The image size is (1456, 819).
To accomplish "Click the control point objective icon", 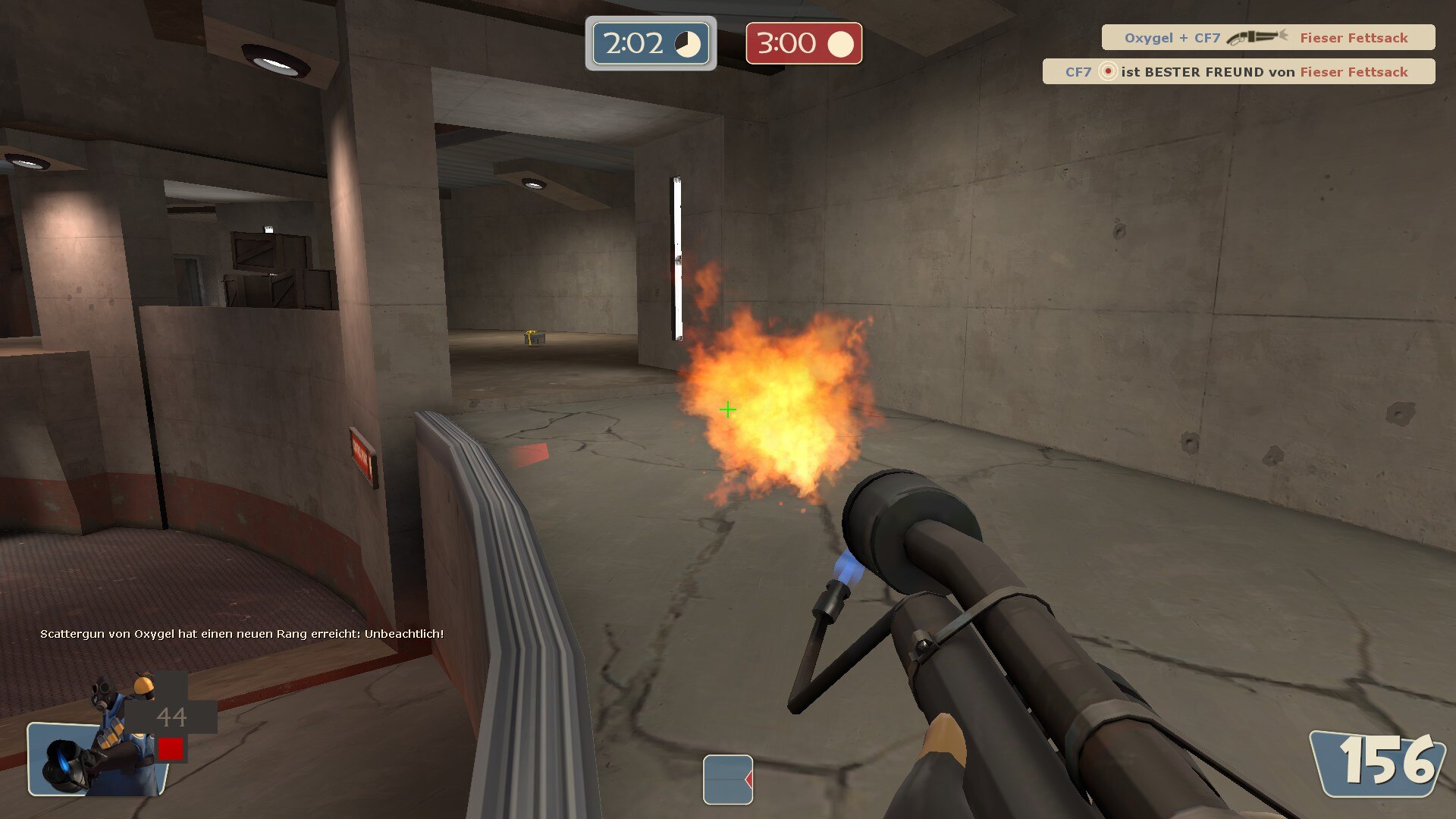I will click(x=727, y=779).
